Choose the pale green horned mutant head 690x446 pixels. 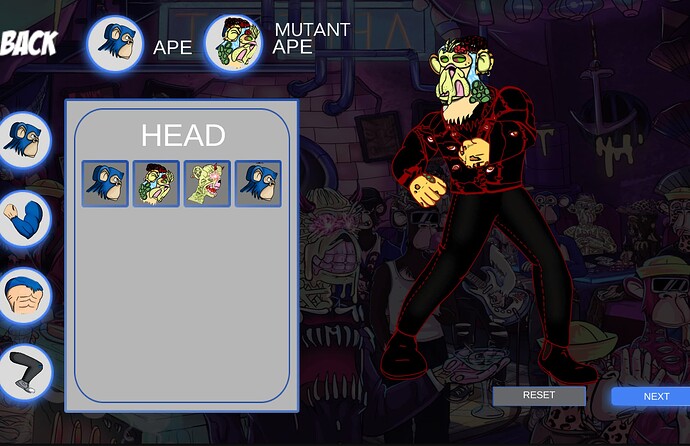point(207,184)
